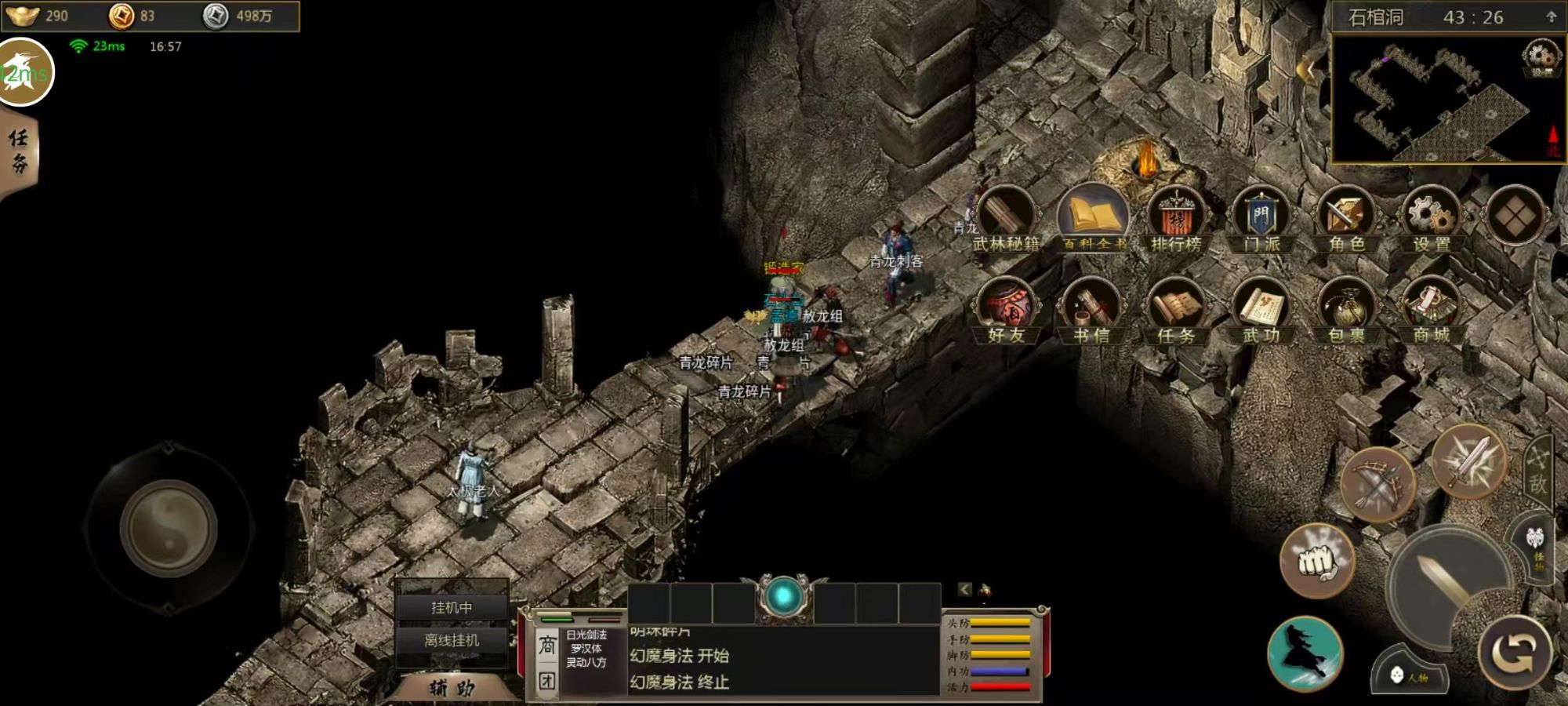Select 离线挂机 offline auto-battle

pyautogui.click(x=452, y=640)
